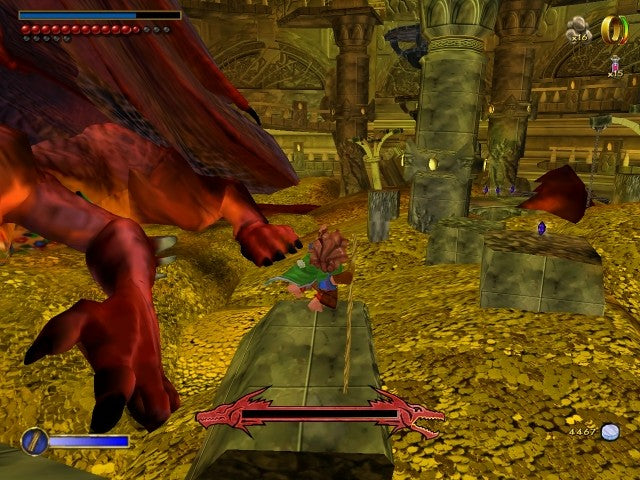Image resolution: width=640 pixels, height=480 pixels.
Task: Use the pink health potion icon
Action: coord(614,64)
